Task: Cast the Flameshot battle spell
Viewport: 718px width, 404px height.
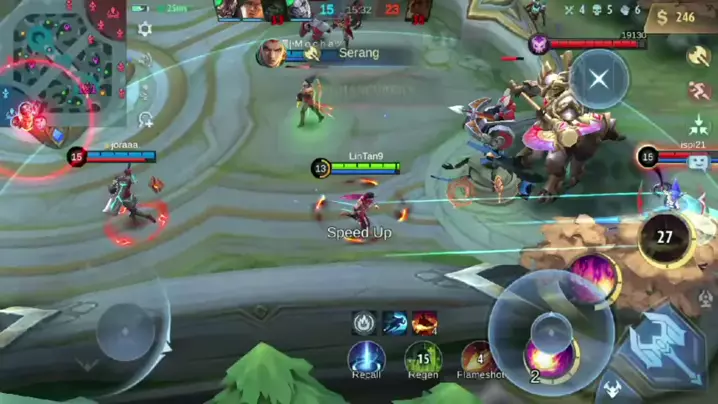Action: pyautogui.click(x=478, y=357)
